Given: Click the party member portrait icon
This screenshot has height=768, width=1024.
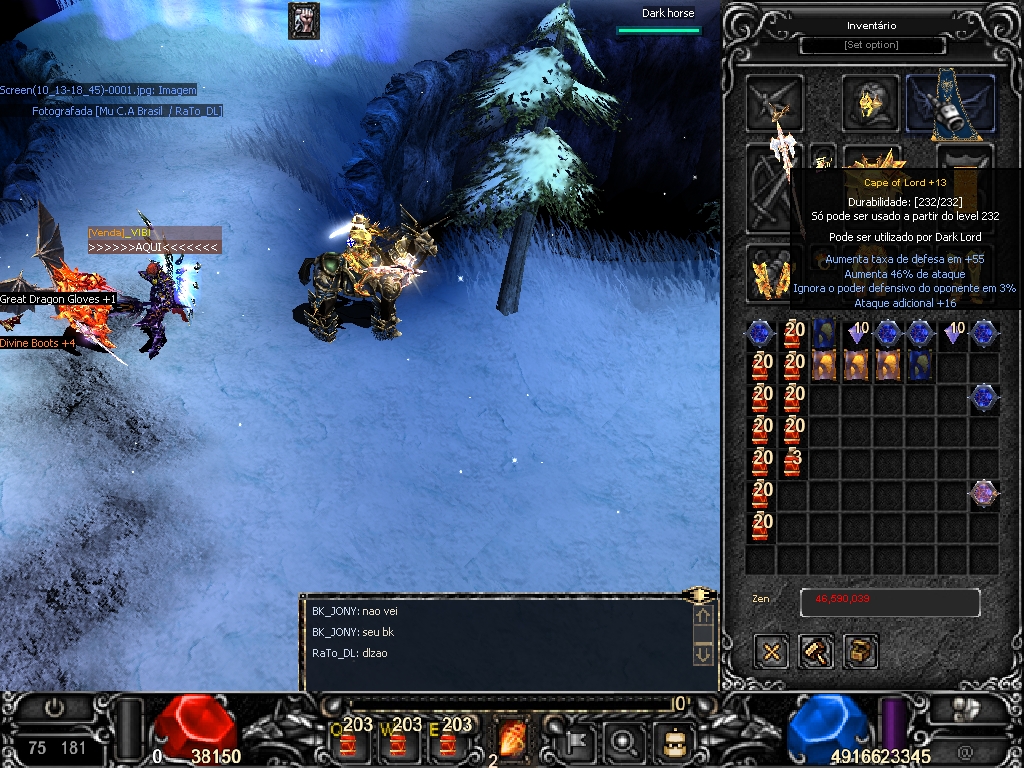Looking at the screenshot, I should [x=303, y=21].
